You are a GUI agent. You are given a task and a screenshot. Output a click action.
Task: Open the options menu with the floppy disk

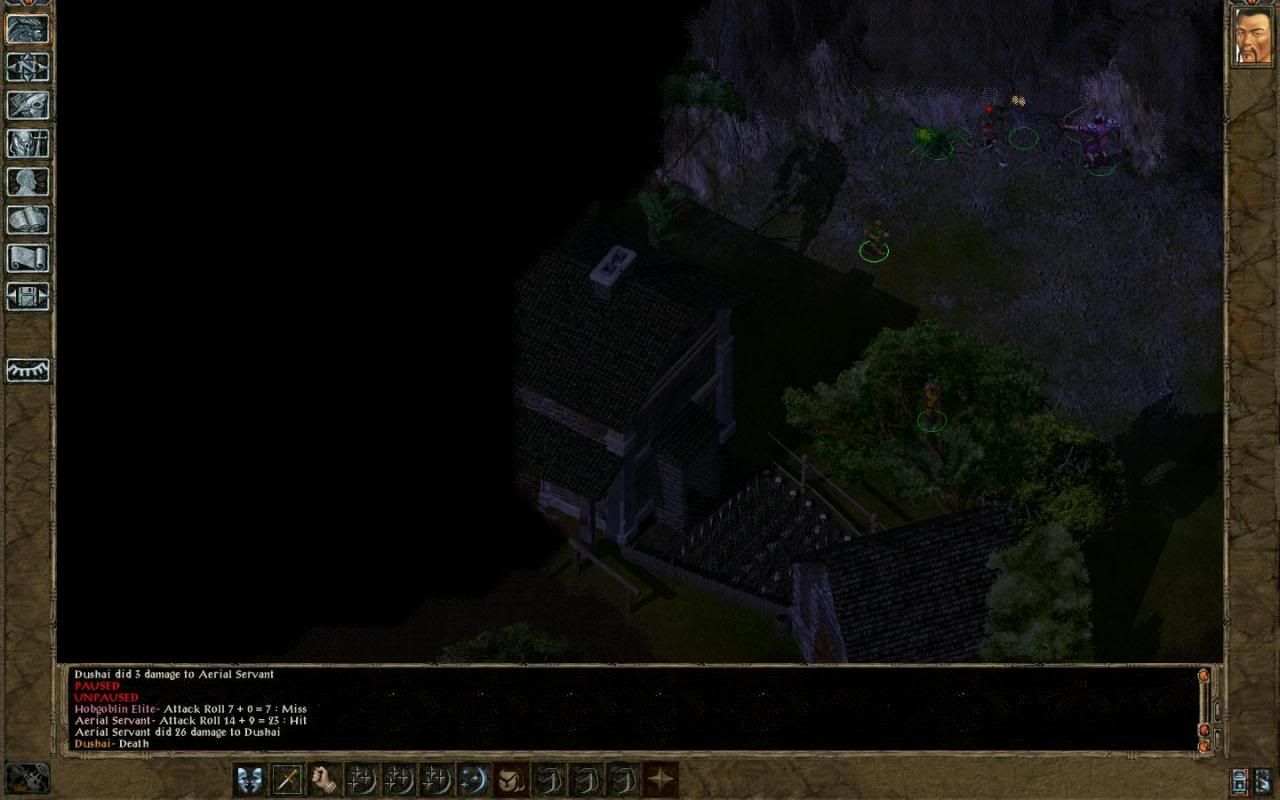click(x=28, y=296)
